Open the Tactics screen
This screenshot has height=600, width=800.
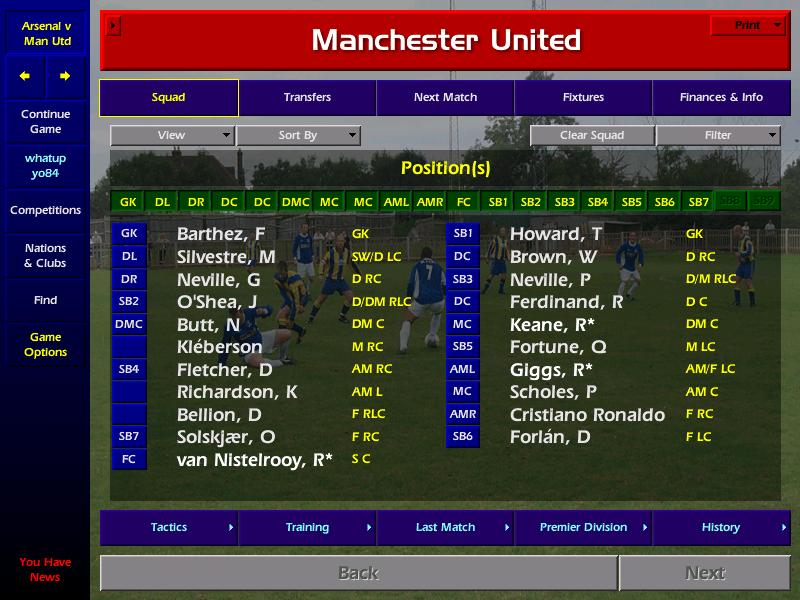(169, 528)
